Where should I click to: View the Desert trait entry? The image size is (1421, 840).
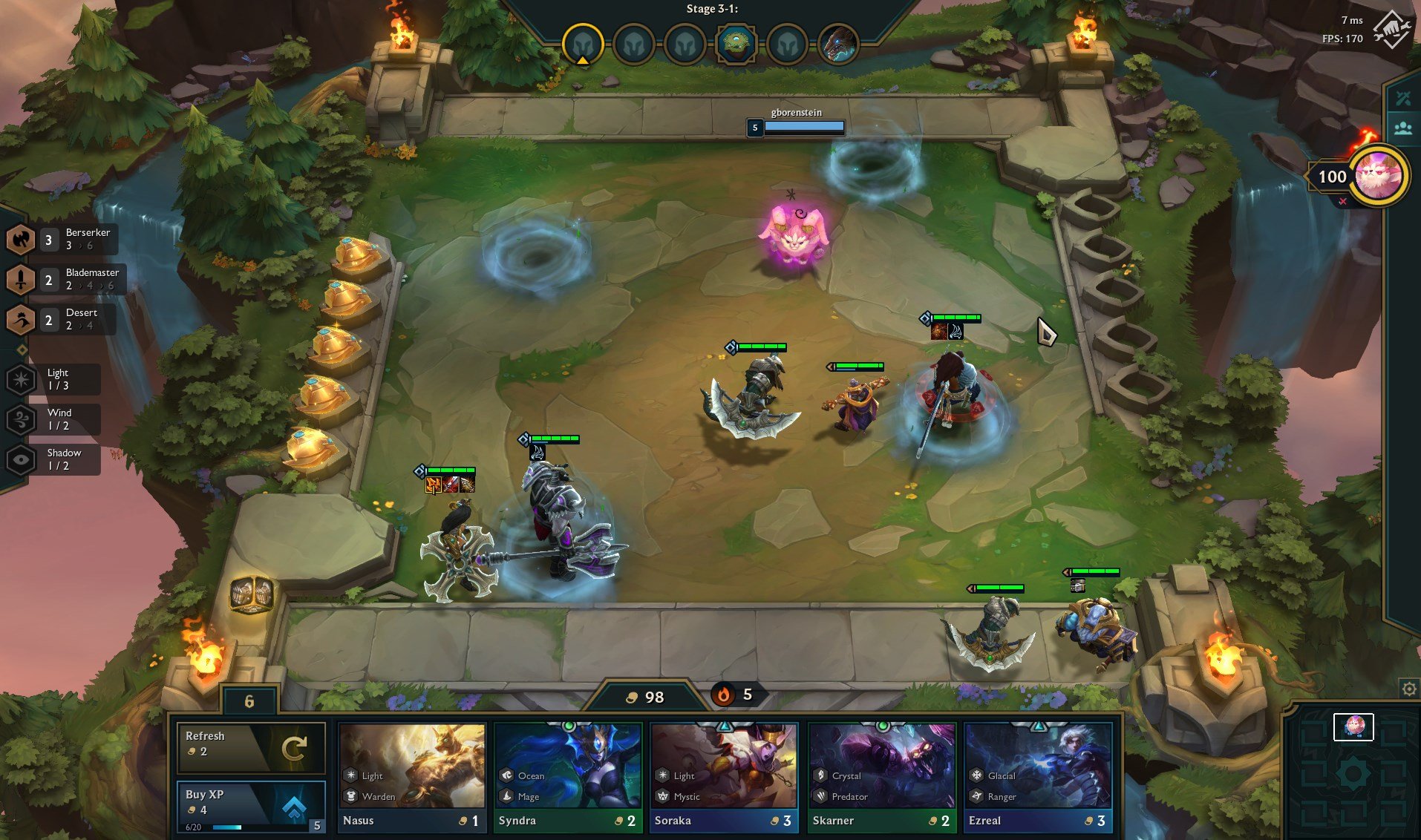pyautogui.click(x=61, y=319)
